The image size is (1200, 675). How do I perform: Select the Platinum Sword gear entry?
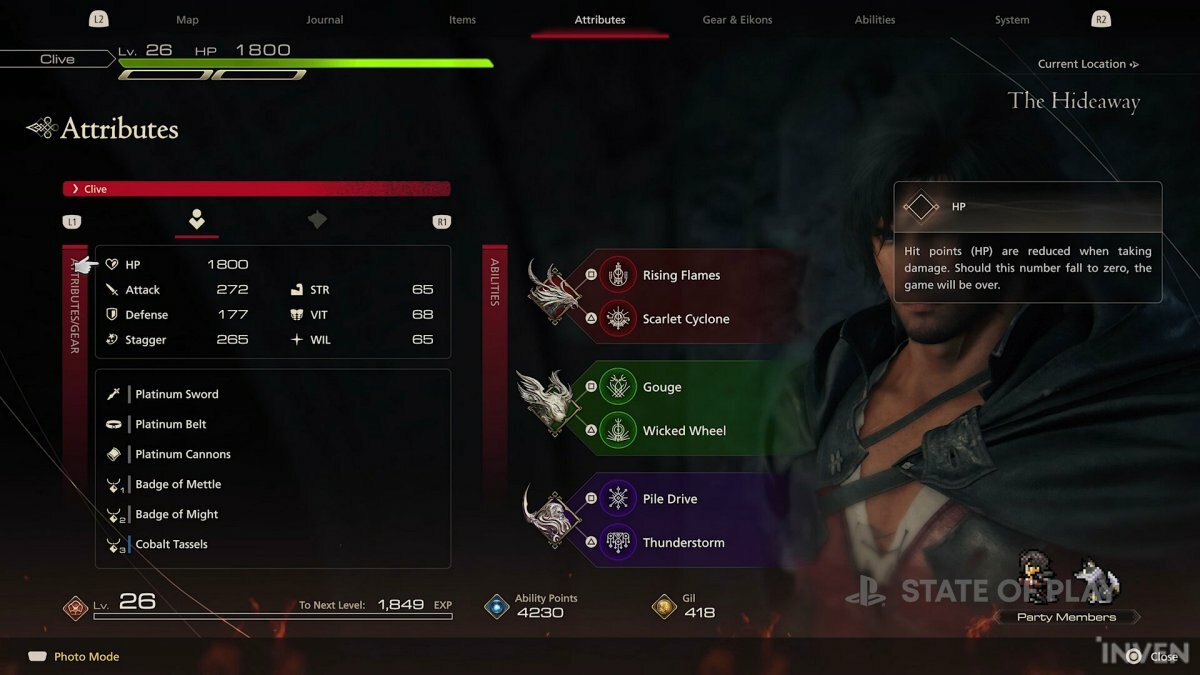(177, 394)
